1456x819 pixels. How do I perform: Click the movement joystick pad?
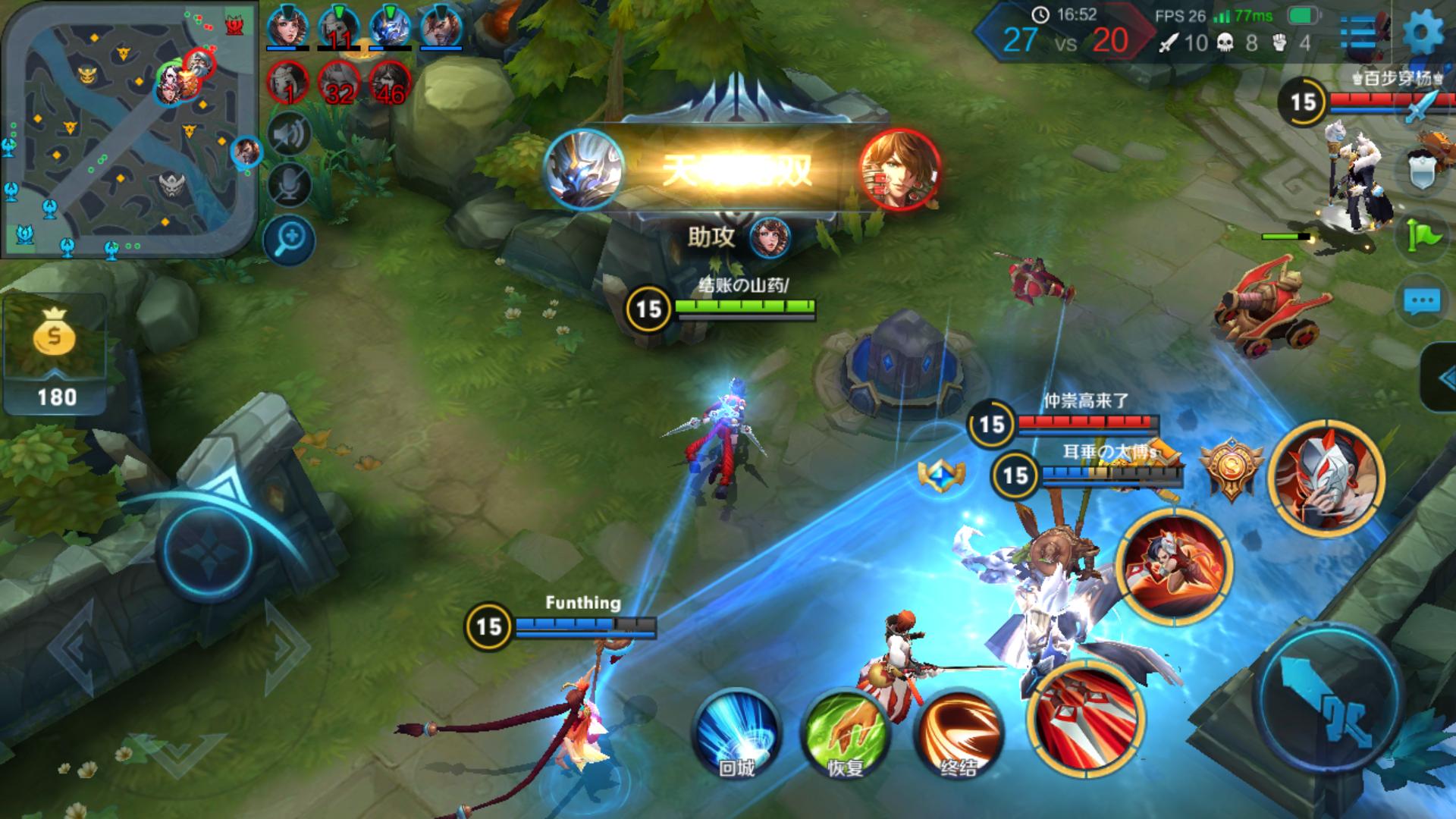(x=208, y=548)
